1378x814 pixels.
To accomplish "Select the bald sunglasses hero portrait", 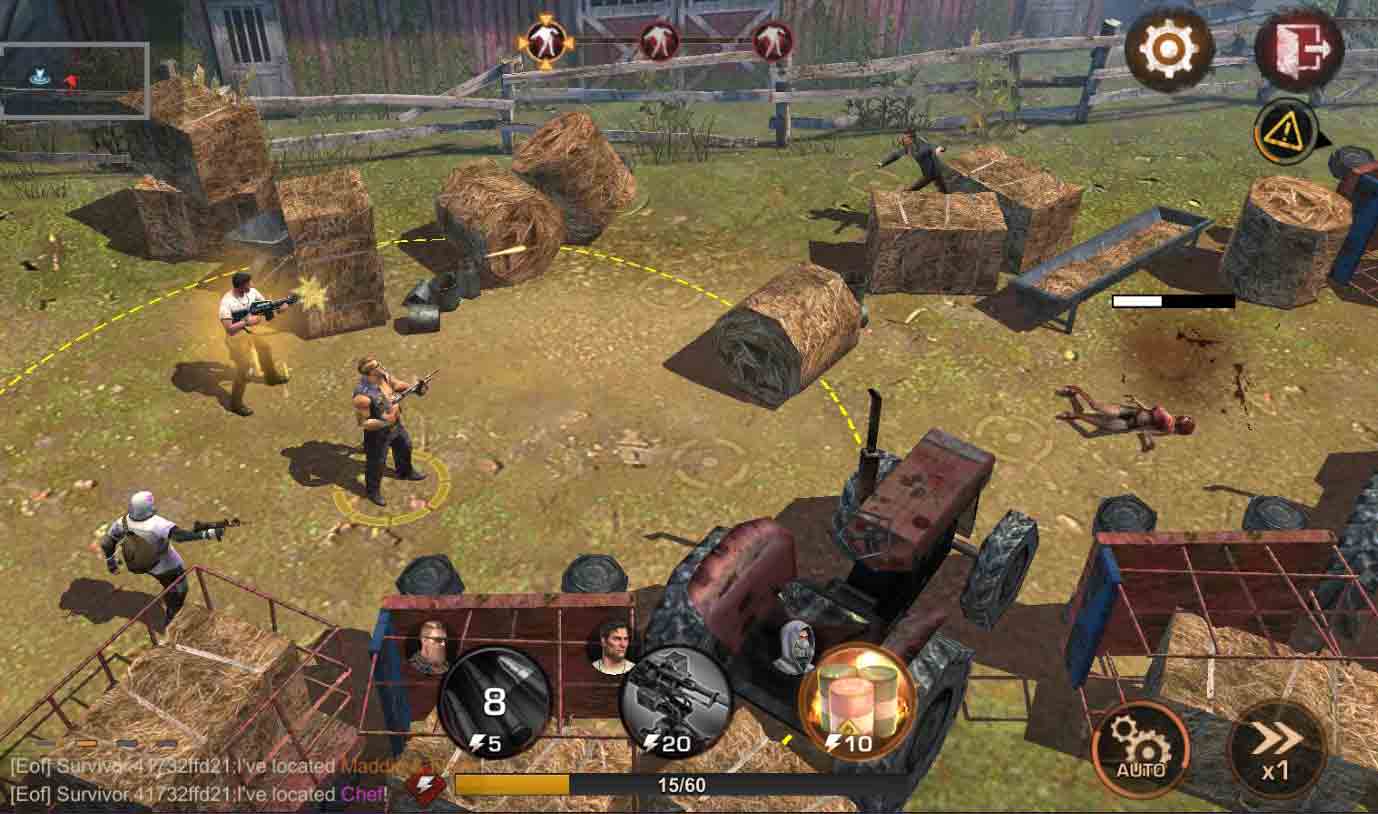I will click(x=429, y=646).
